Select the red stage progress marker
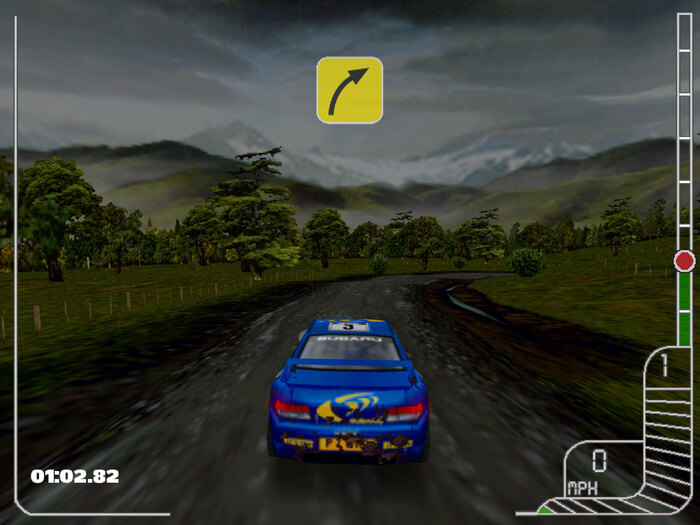 tap(684, 261)
